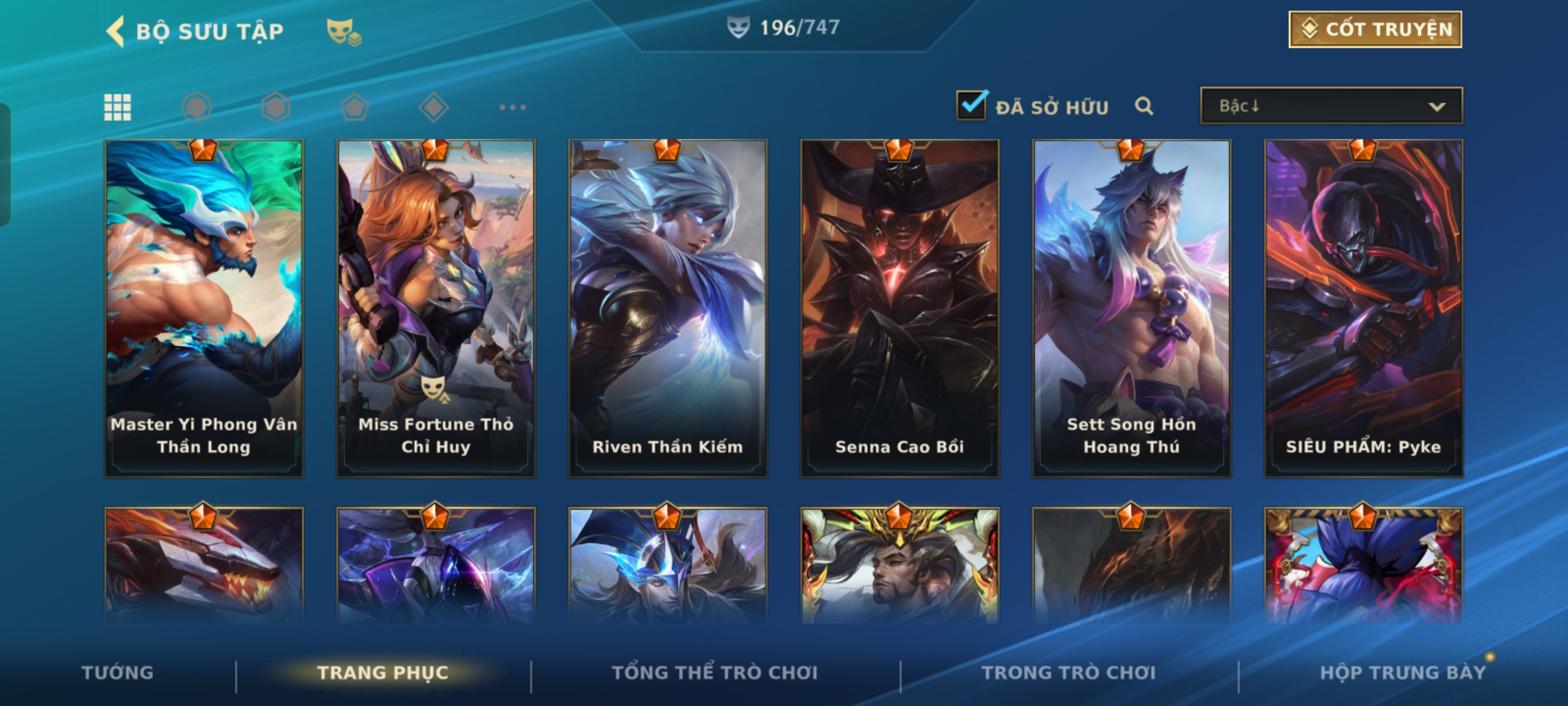Select the grid all-skins filter

118,107
